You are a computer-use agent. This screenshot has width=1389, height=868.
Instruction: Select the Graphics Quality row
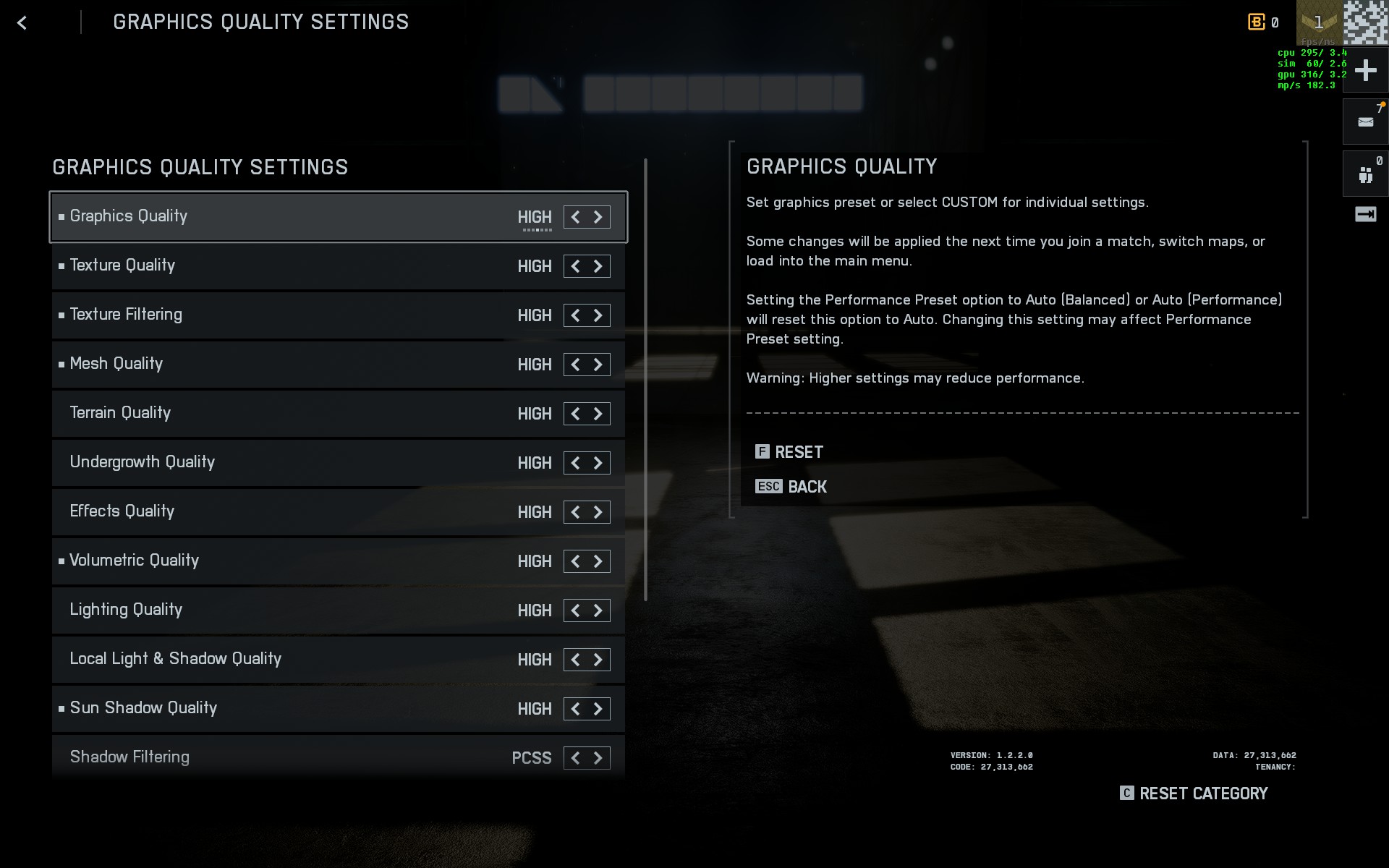[x=289, y=217]
